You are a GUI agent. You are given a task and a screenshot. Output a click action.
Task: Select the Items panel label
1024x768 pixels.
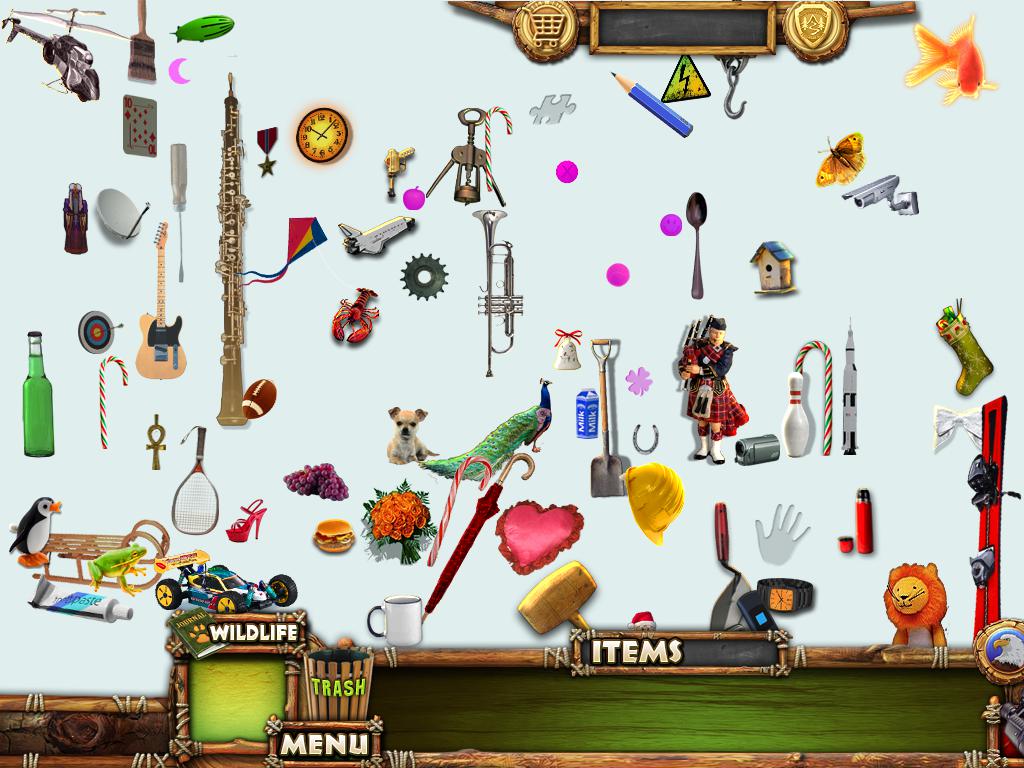coord(637,652)
